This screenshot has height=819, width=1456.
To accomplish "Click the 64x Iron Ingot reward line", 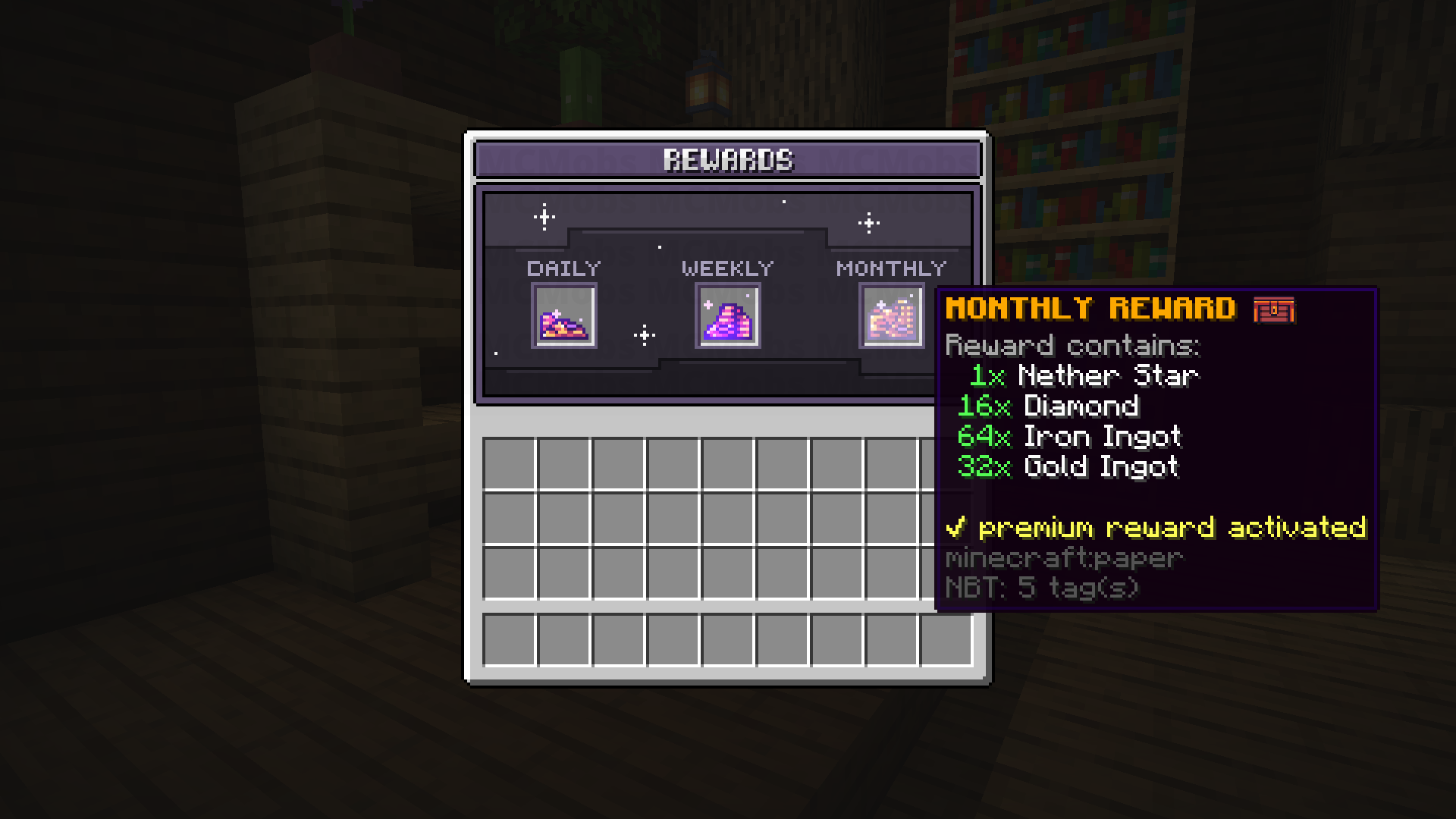I will (x=1071, y=436).
